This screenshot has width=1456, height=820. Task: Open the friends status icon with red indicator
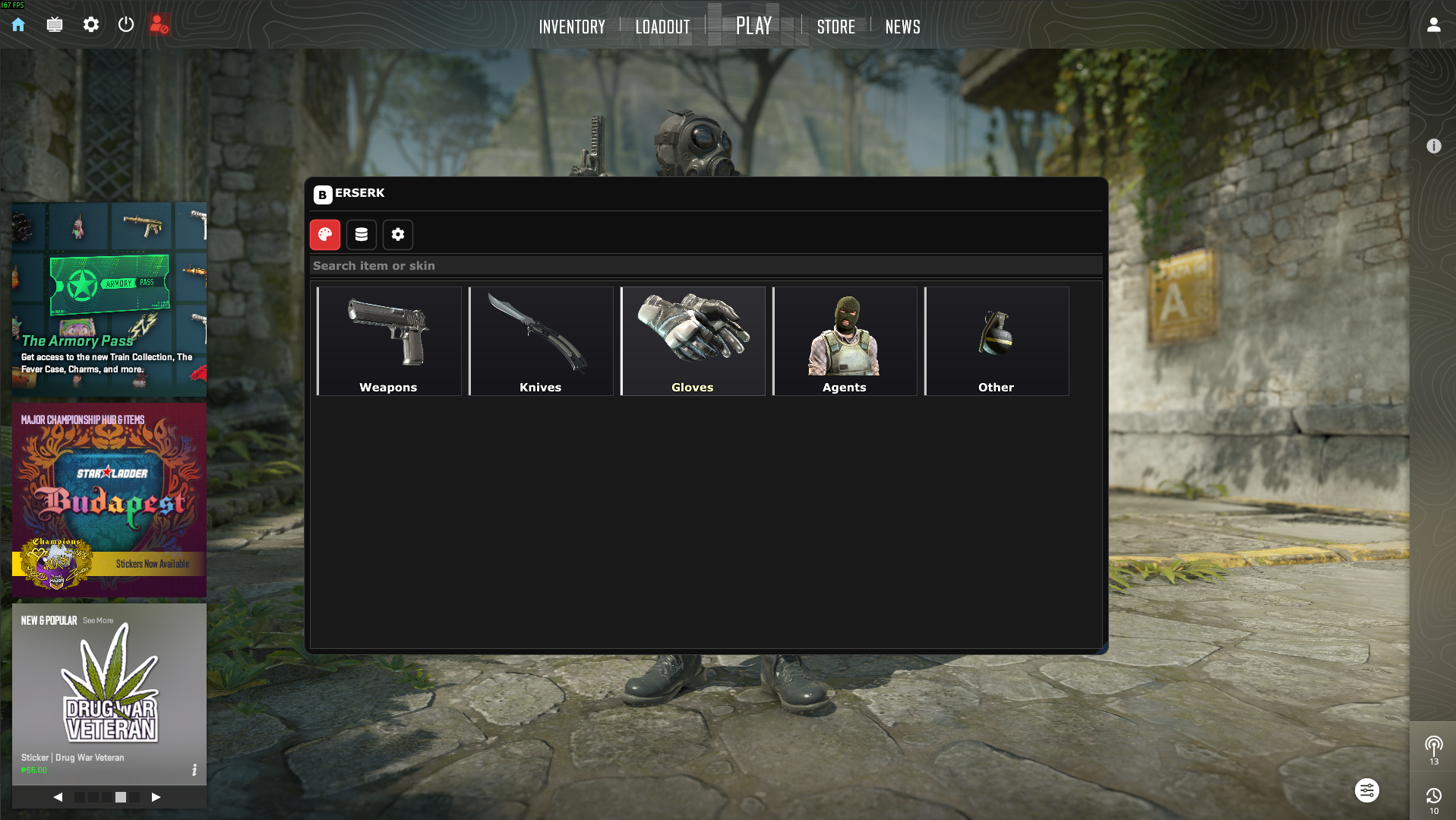159,24
